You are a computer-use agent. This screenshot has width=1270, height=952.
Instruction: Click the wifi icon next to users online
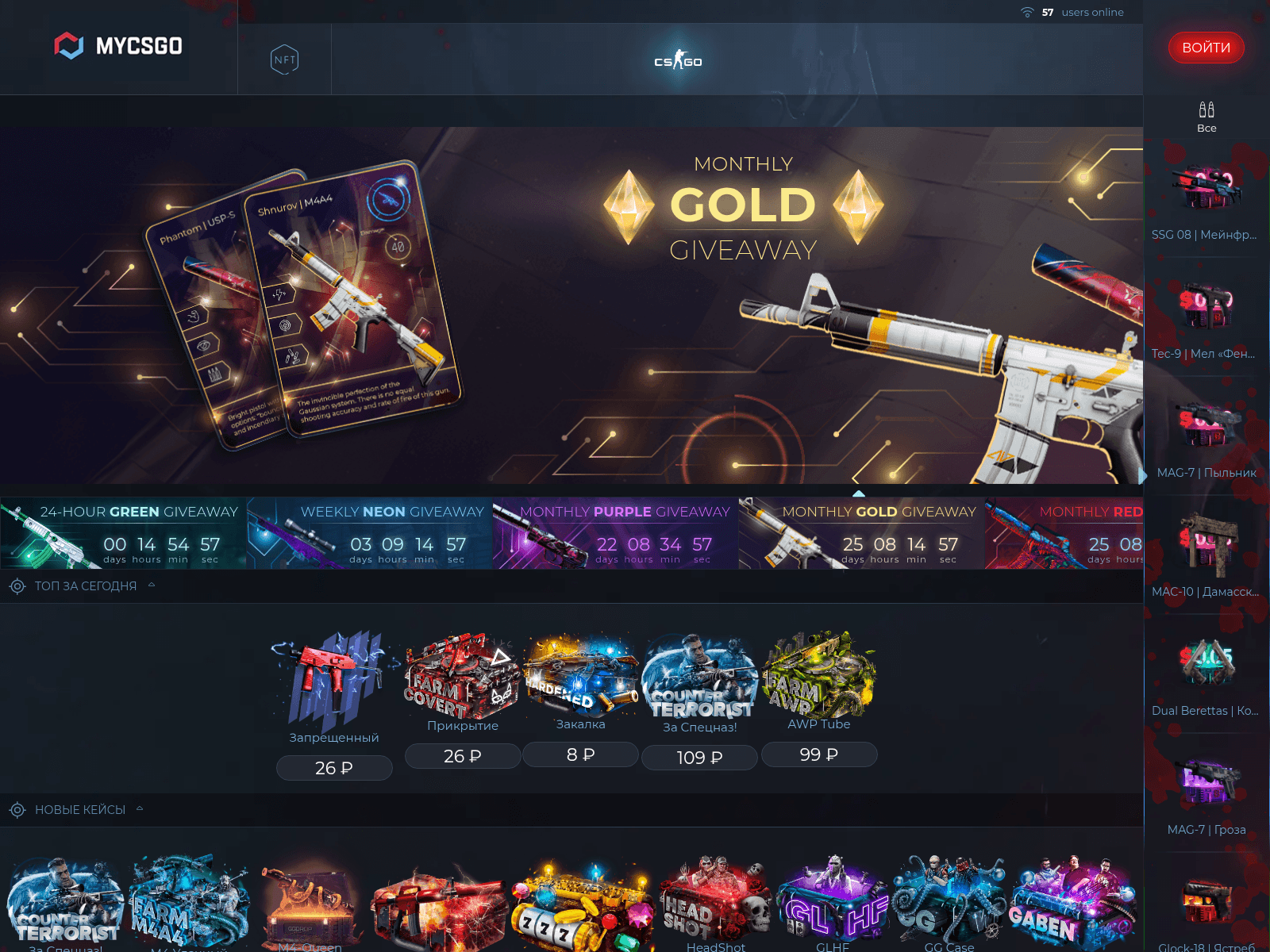coord(1027,12)
